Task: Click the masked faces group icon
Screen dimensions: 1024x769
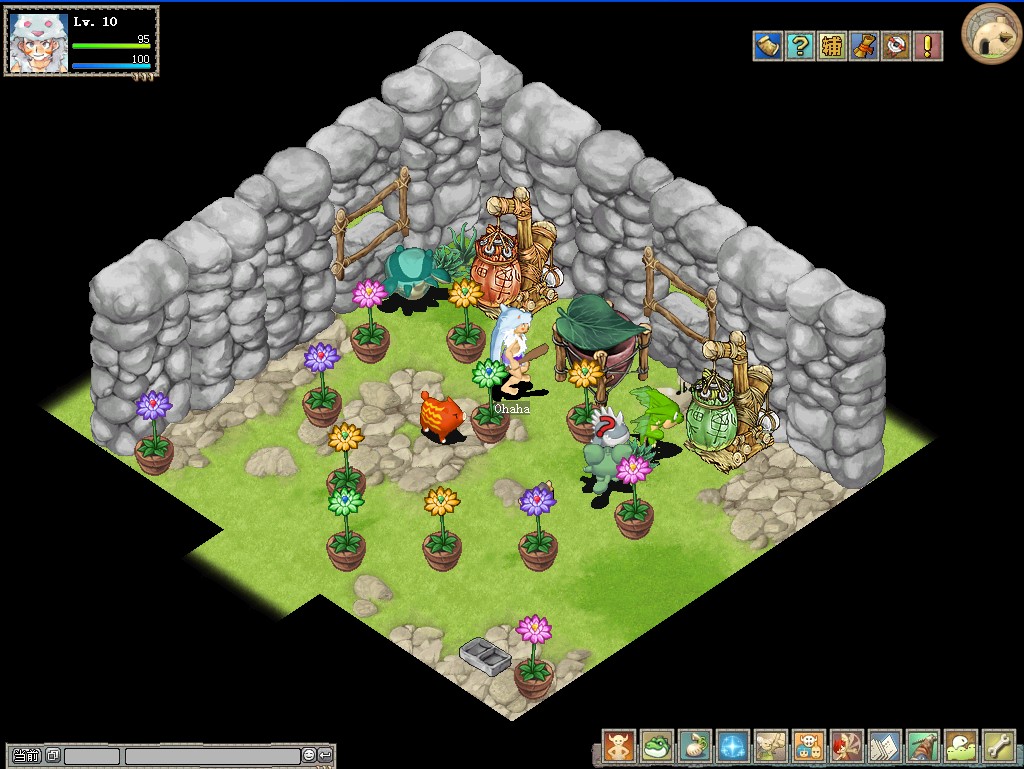Action: 809,746
